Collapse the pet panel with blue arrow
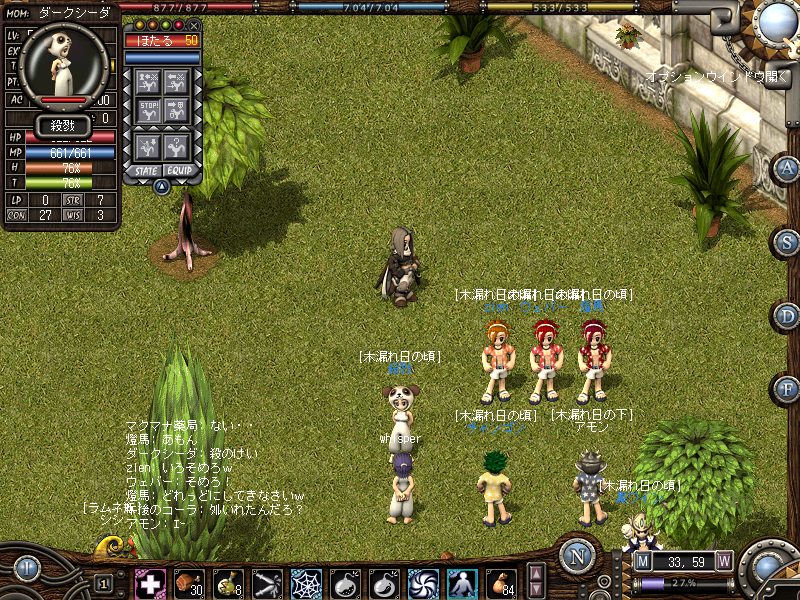The height and width of the screenshot is (600, 800). click(x=162, y=186)
